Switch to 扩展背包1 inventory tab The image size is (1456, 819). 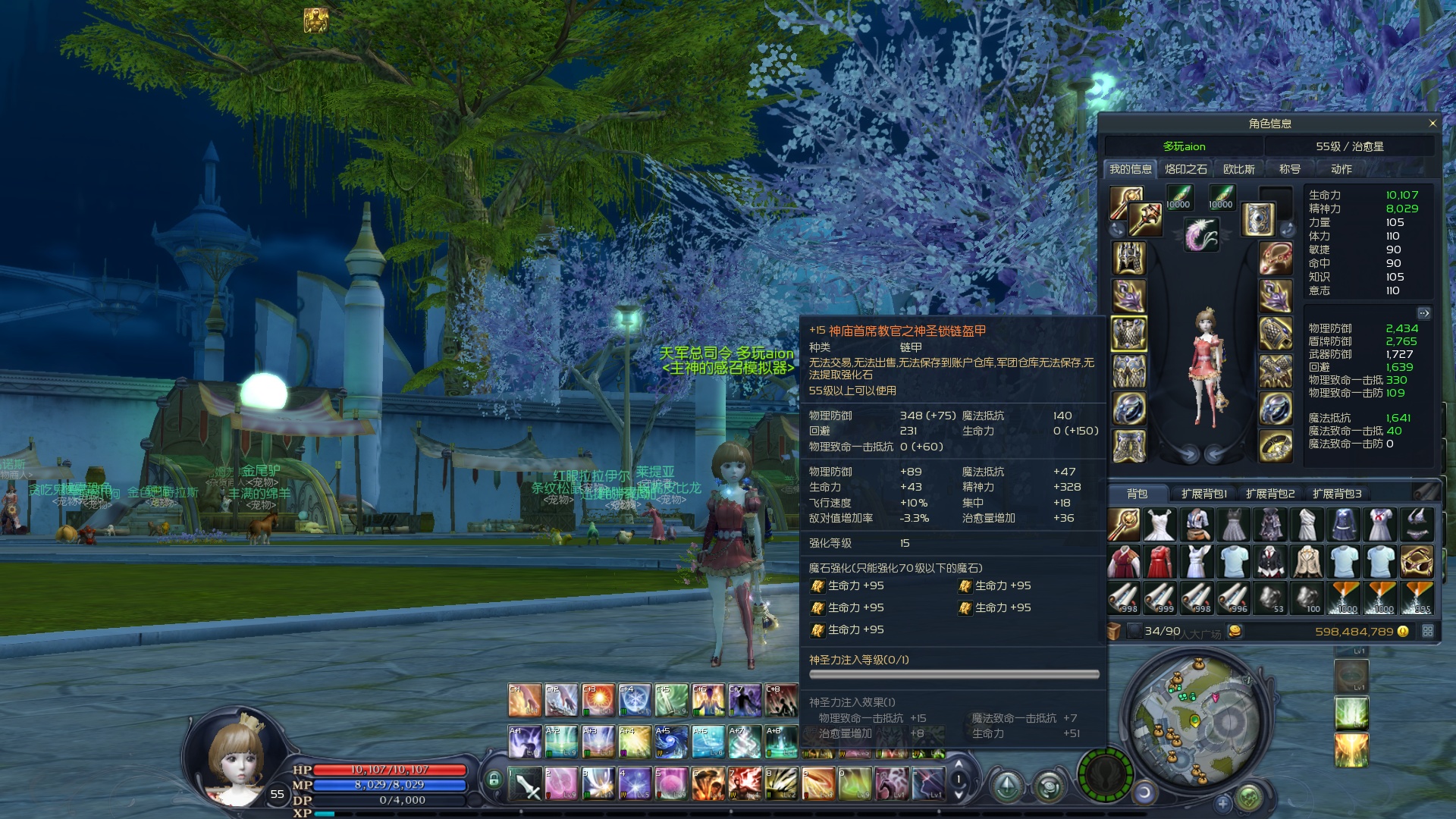click(1203, 494)
